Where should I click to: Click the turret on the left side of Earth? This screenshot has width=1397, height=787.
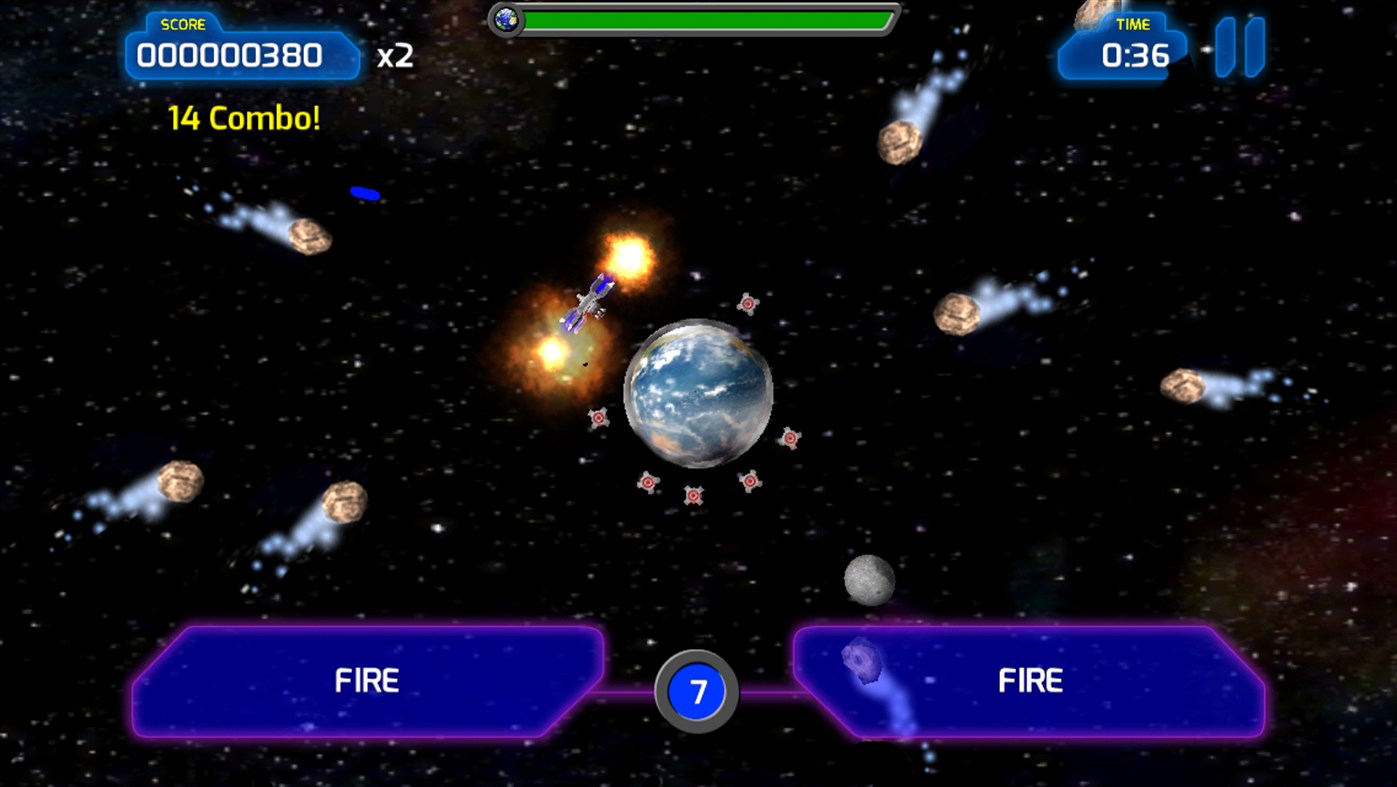click(598, 418)
